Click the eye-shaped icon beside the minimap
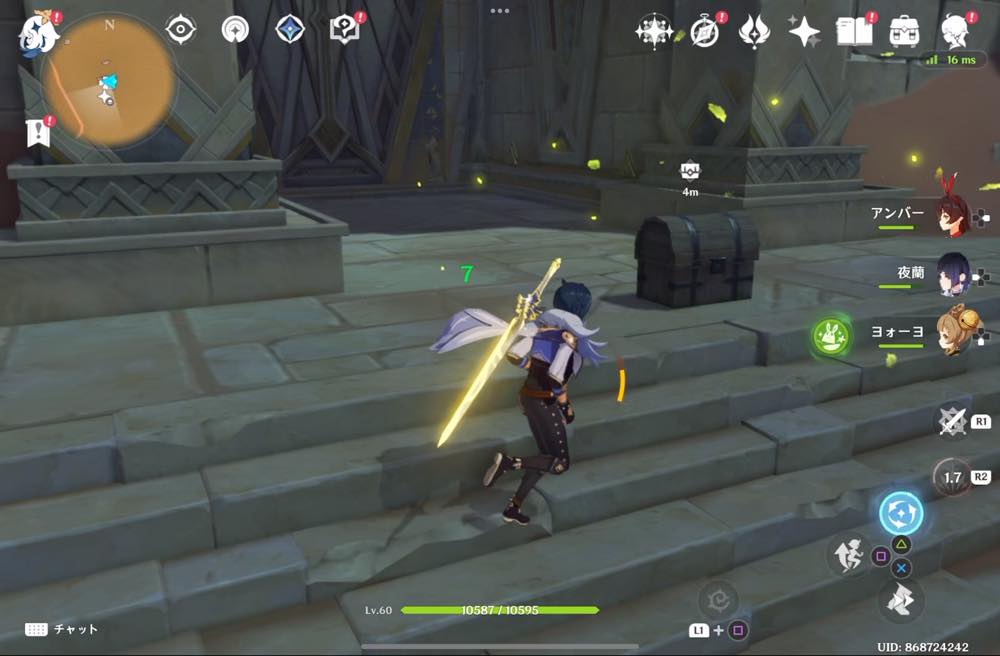This screenshot has width=1000, height=656. point(180,29)
